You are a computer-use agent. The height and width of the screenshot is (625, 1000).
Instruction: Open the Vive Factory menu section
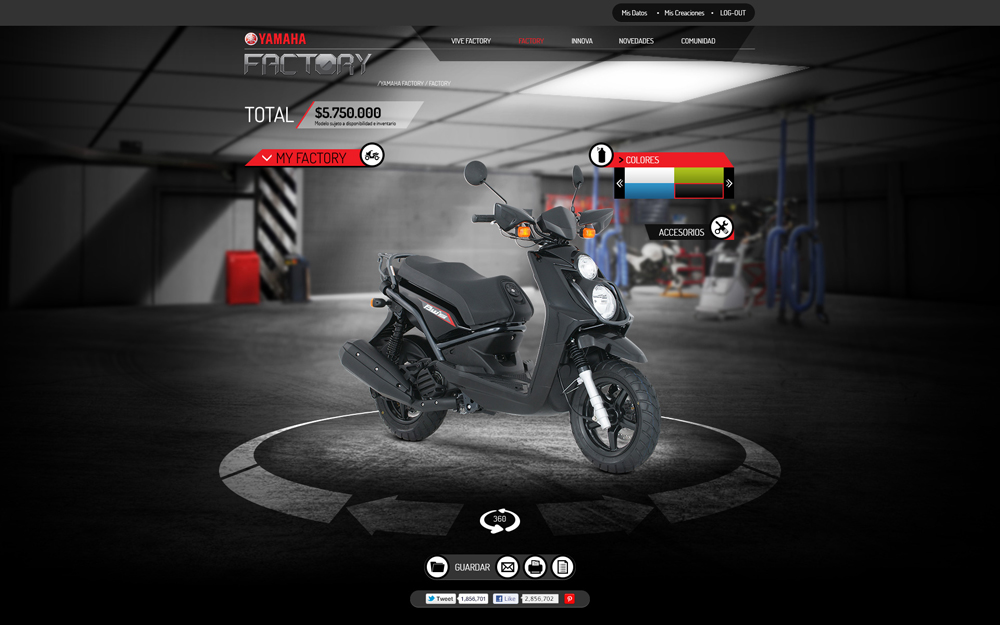coord(471,41)
